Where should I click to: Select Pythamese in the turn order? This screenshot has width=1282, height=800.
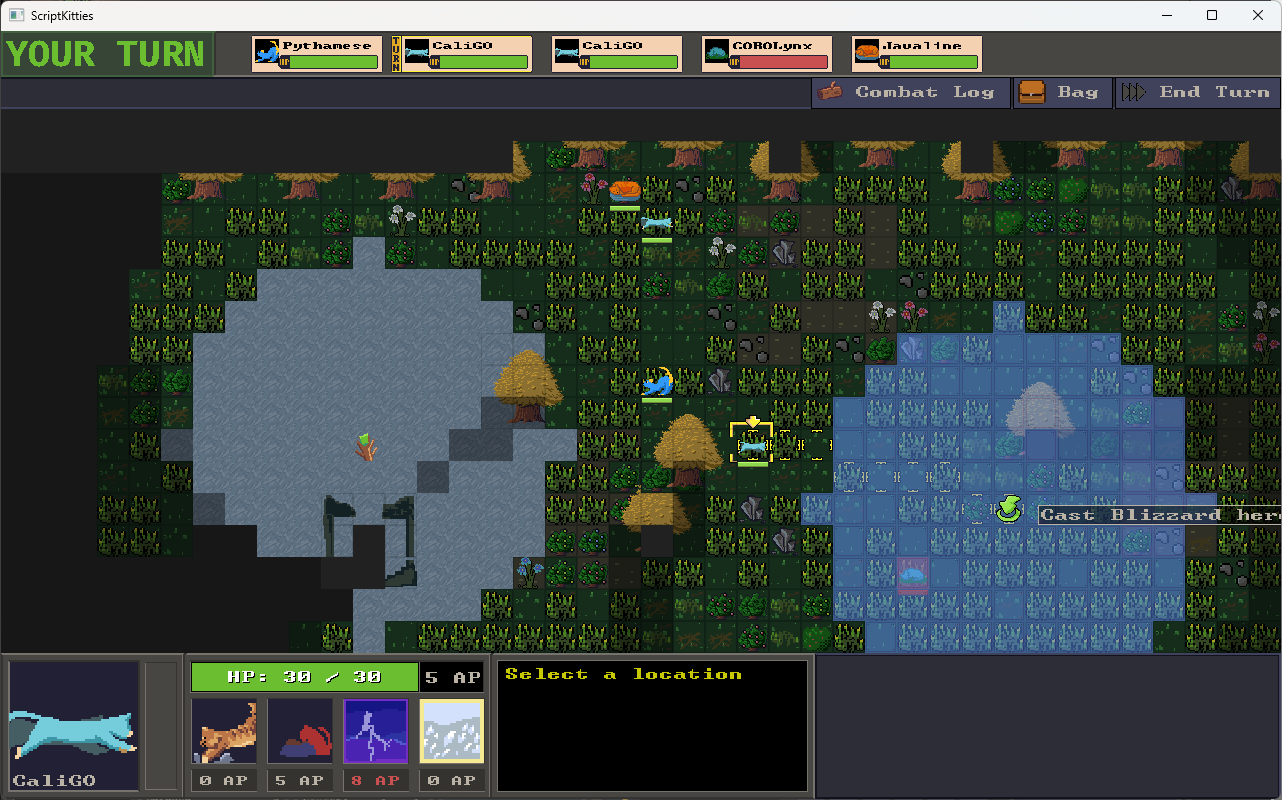[x=317, y=54]
